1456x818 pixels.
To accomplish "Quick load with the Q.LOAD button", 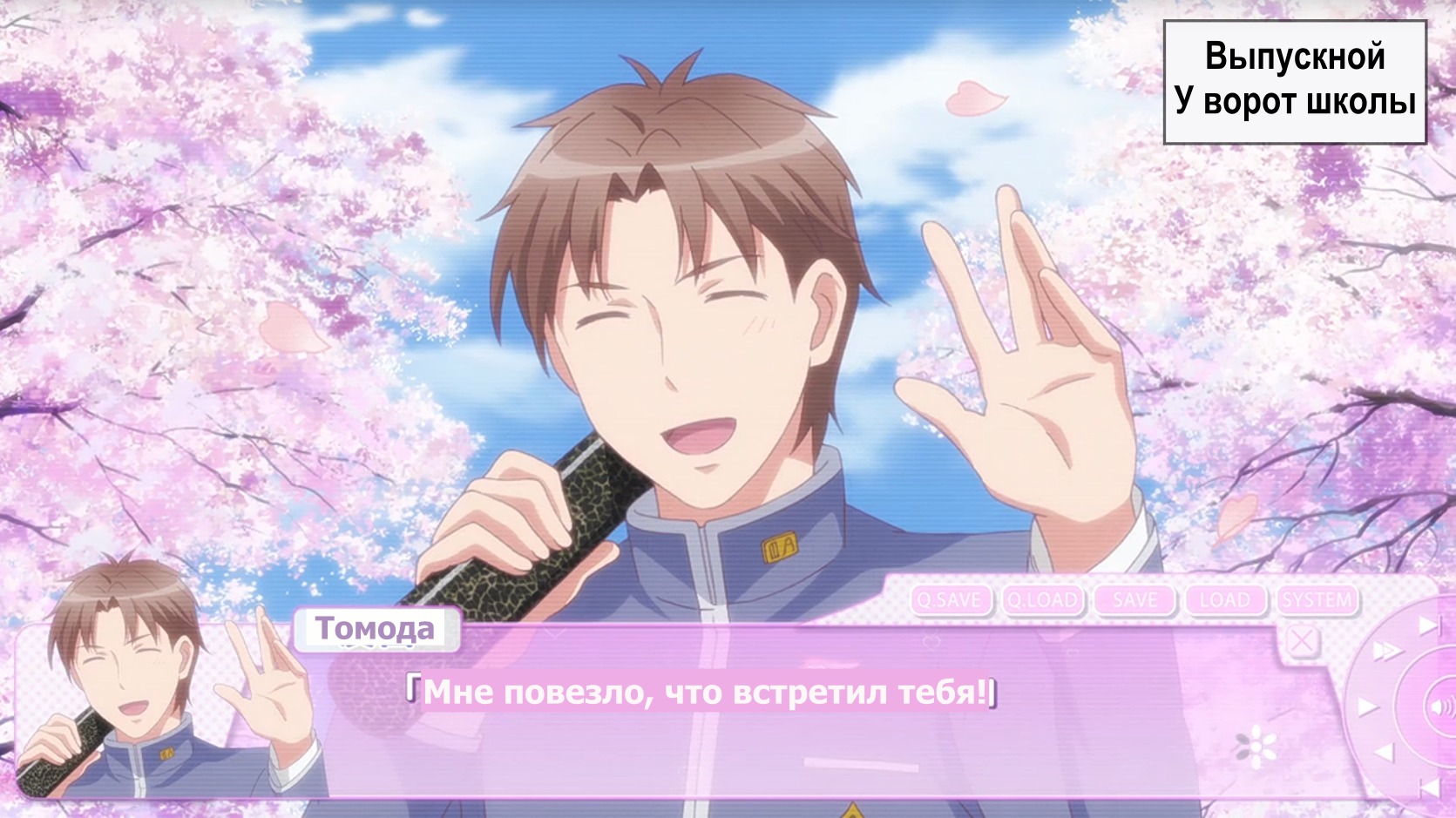I will [x=1042, y=600].
